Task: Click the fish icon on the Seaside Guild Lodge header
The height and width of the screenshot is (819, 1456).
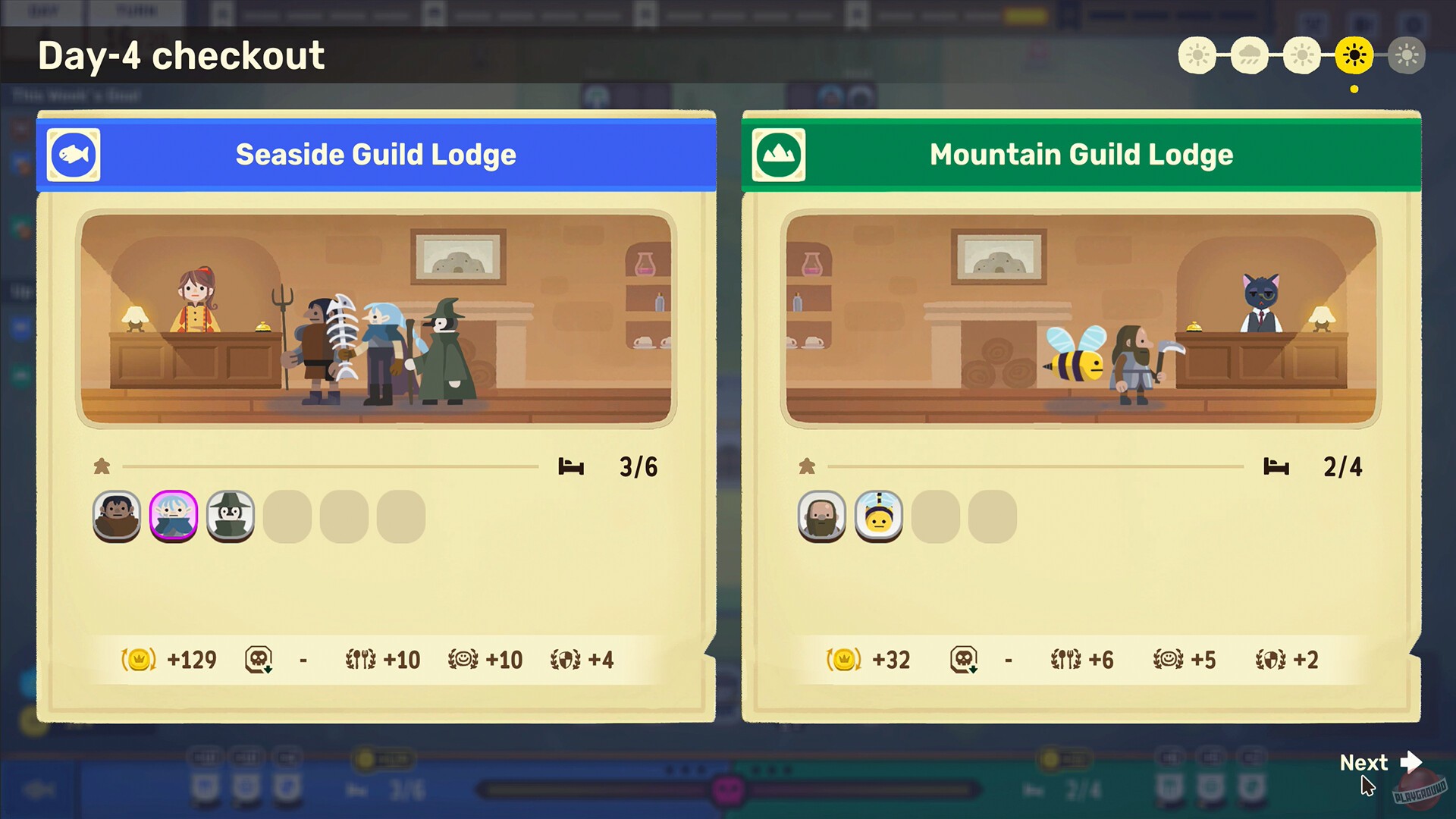Action: 74,155
